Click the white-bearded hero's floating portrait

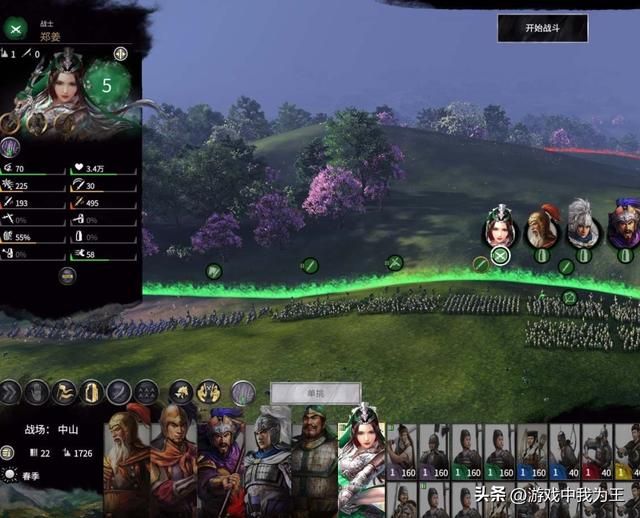coord(543,226)
